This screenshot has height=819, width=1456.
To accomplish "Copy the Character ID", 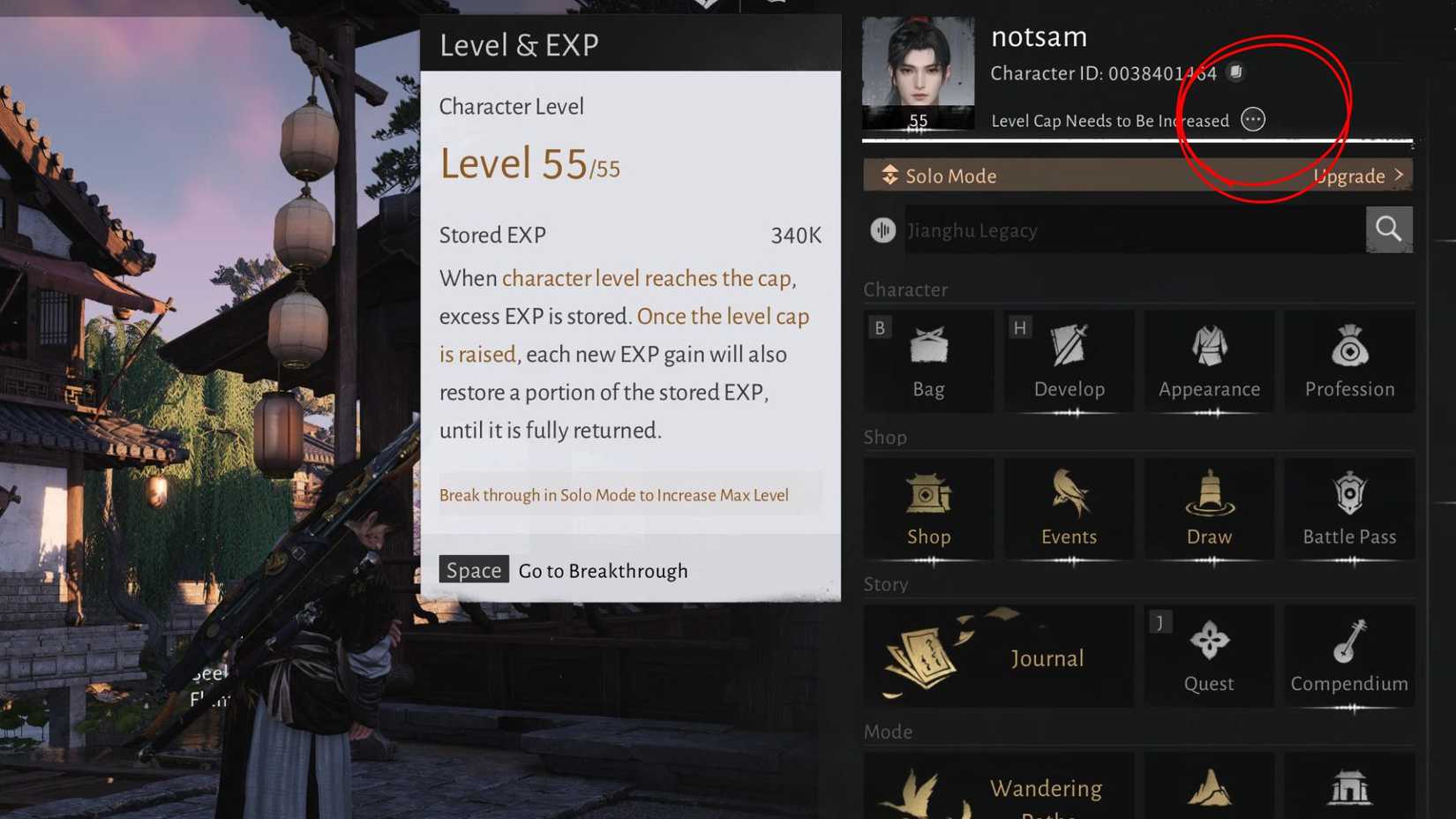I will click(x=1235, y=73).
